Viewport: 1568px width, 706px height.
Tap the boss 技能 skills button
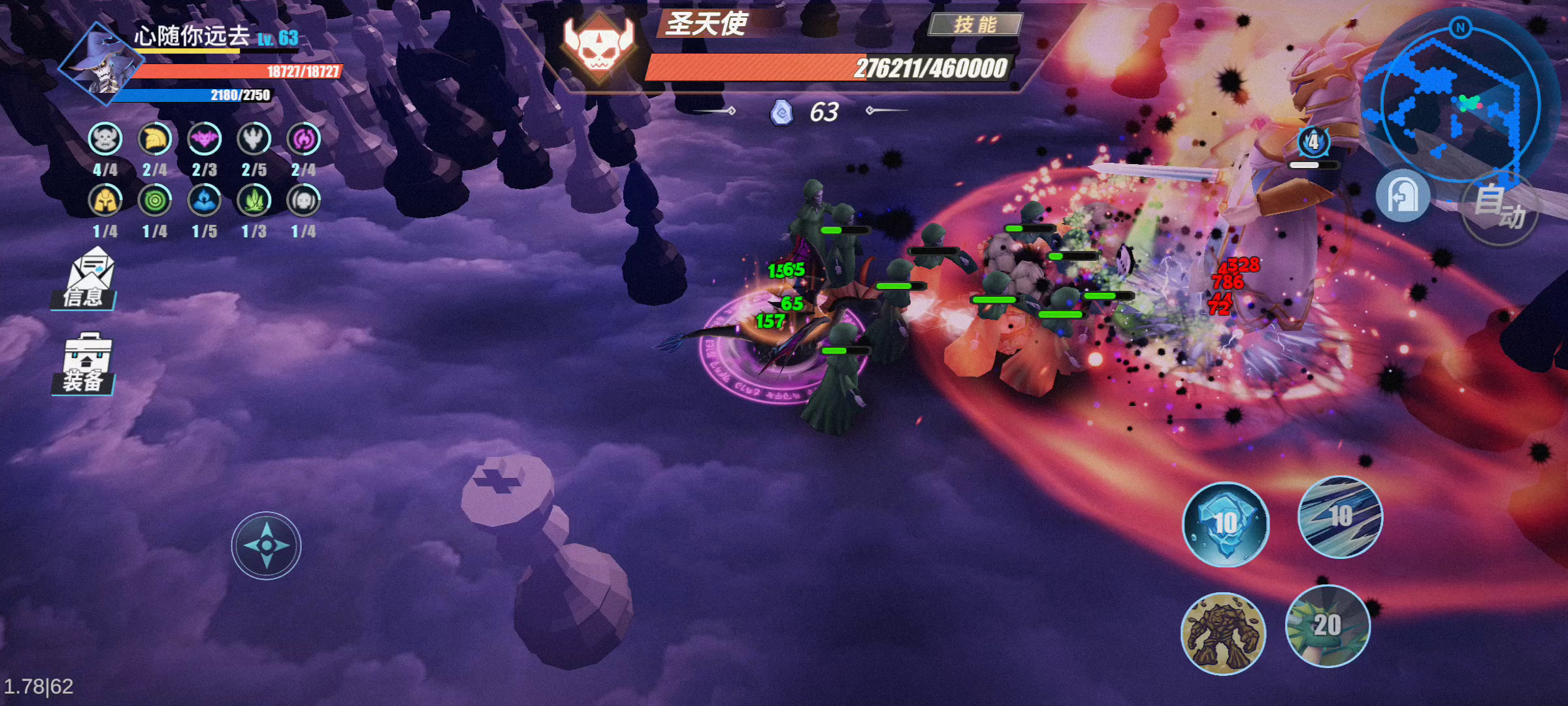[975, 25]
